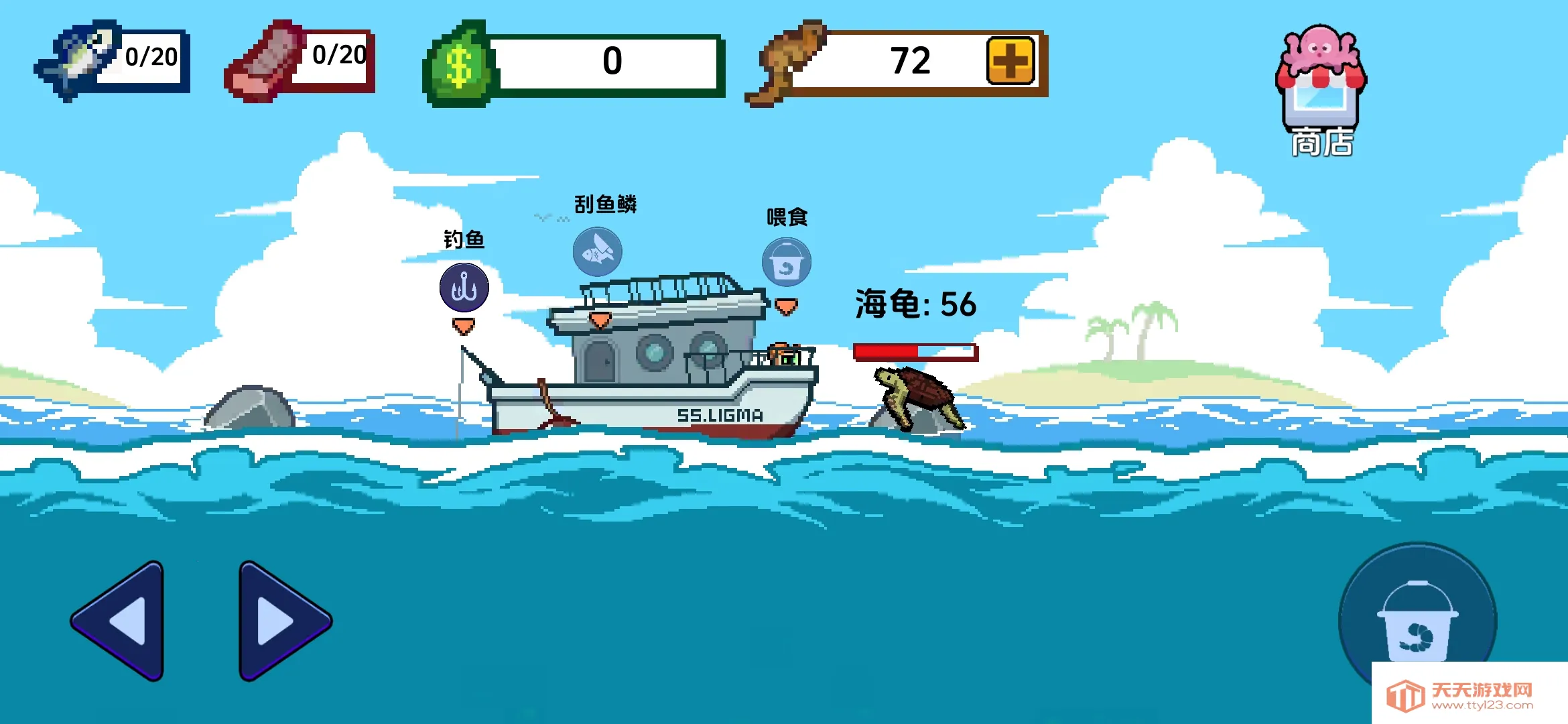Screen dimensions: 1568x724
Task: Tap the green dollar money leaf icon
Action: 461,64
